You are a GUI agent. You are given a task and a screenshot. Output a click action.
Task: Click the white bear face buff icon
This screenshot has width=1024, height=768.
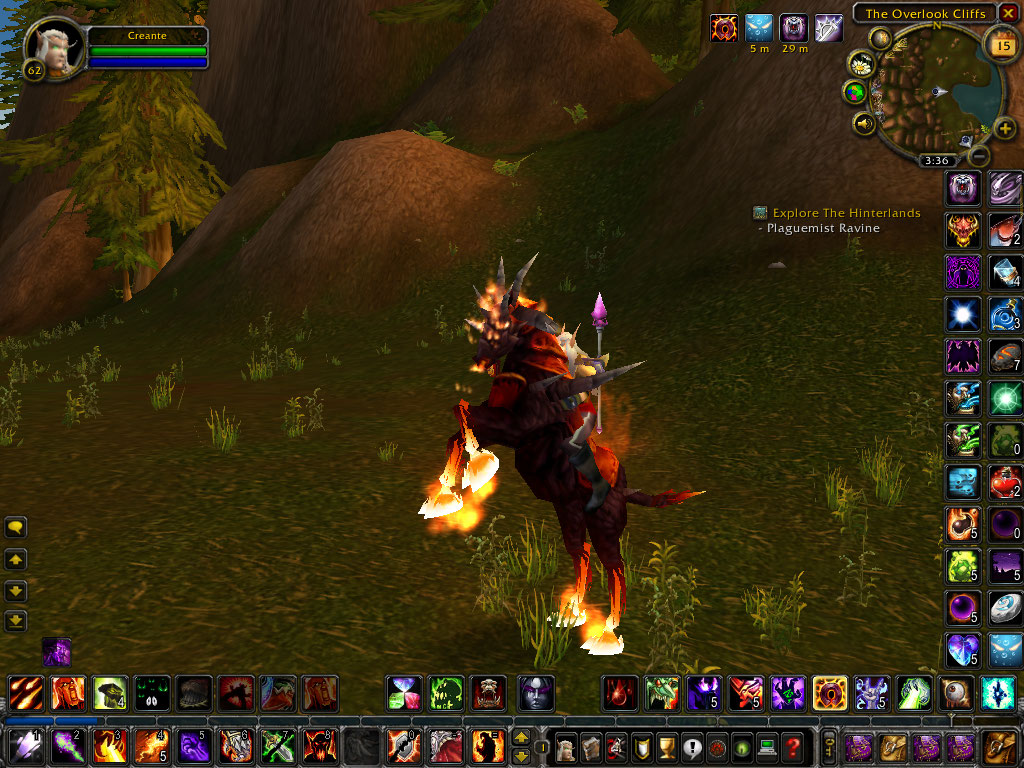tap(794, 28)
